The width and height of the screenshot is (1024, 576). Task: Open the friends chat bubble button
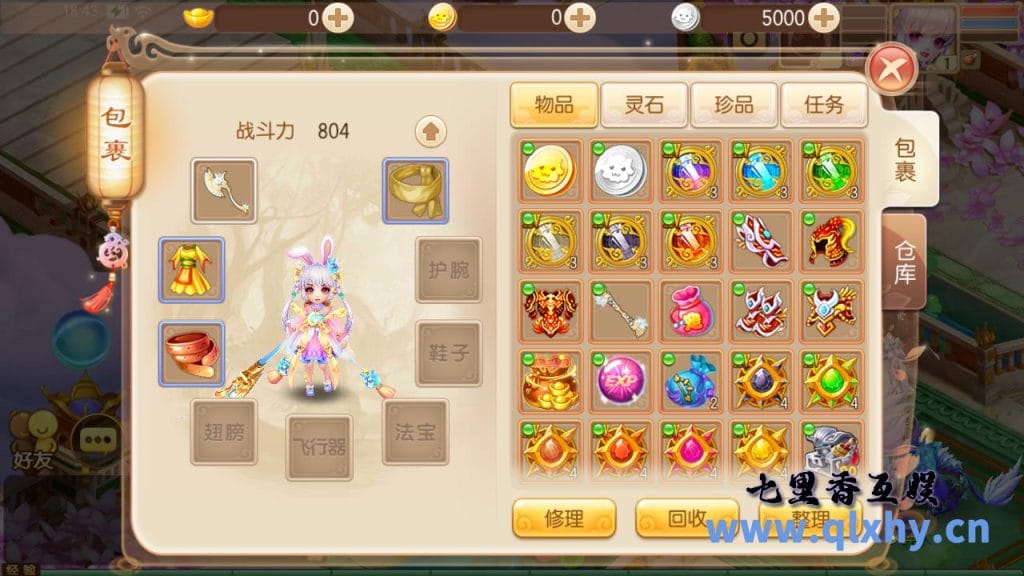point(98,438)
